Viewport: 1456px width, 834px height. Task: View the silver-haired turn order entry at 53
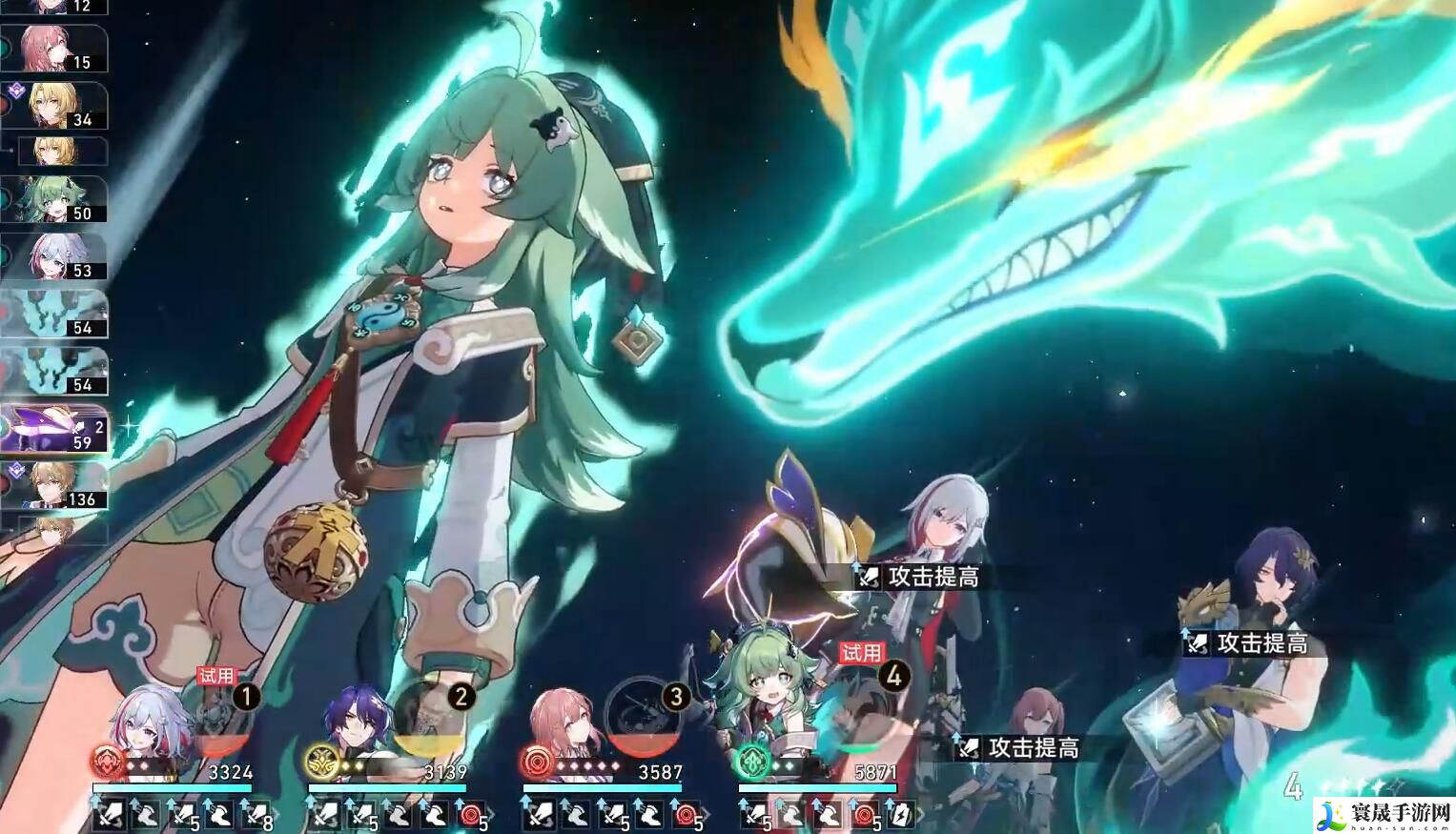tap(57, 257)
